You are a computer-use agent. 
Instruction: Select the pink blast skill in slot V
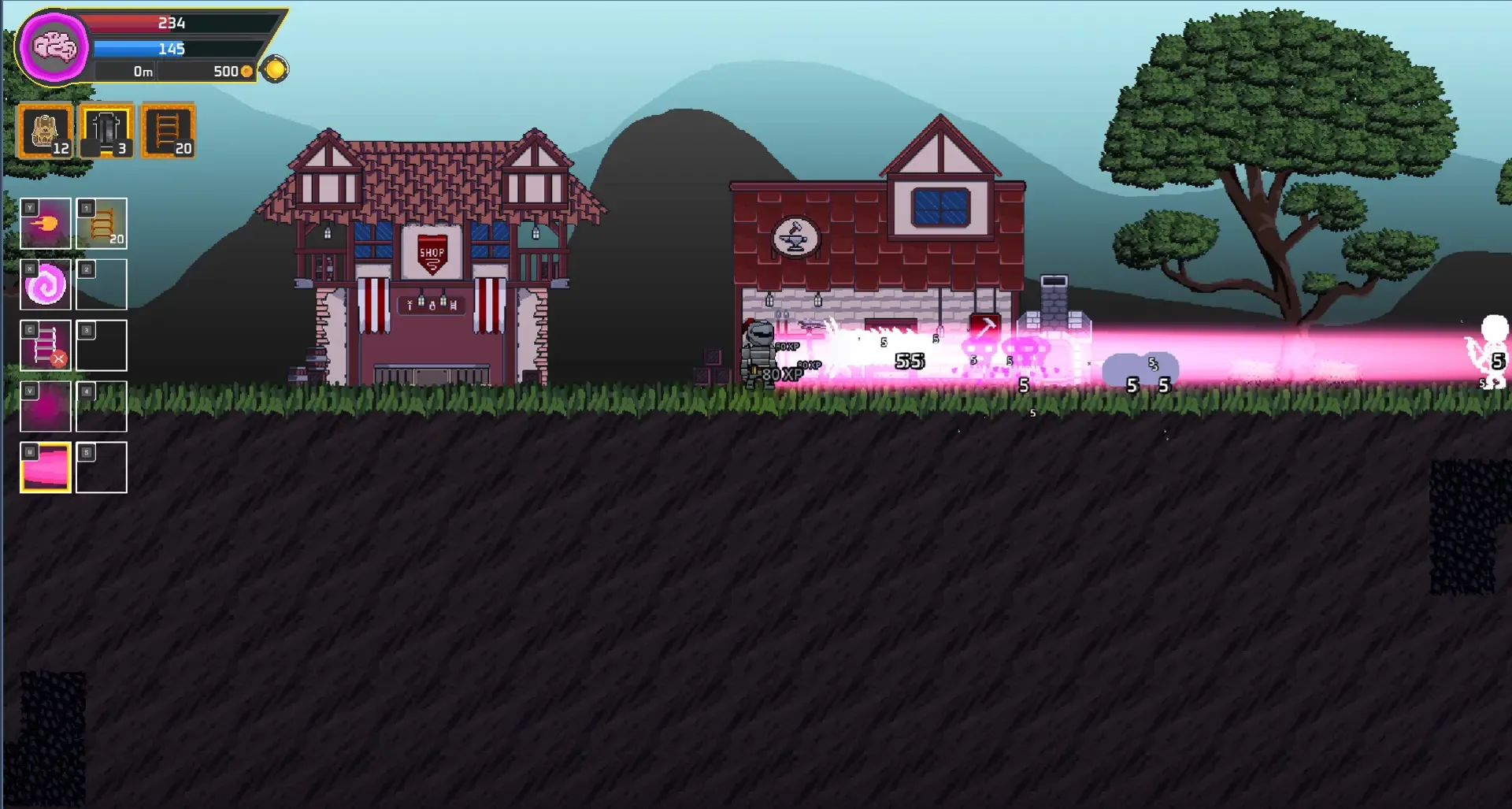click(x=45, y=406)
